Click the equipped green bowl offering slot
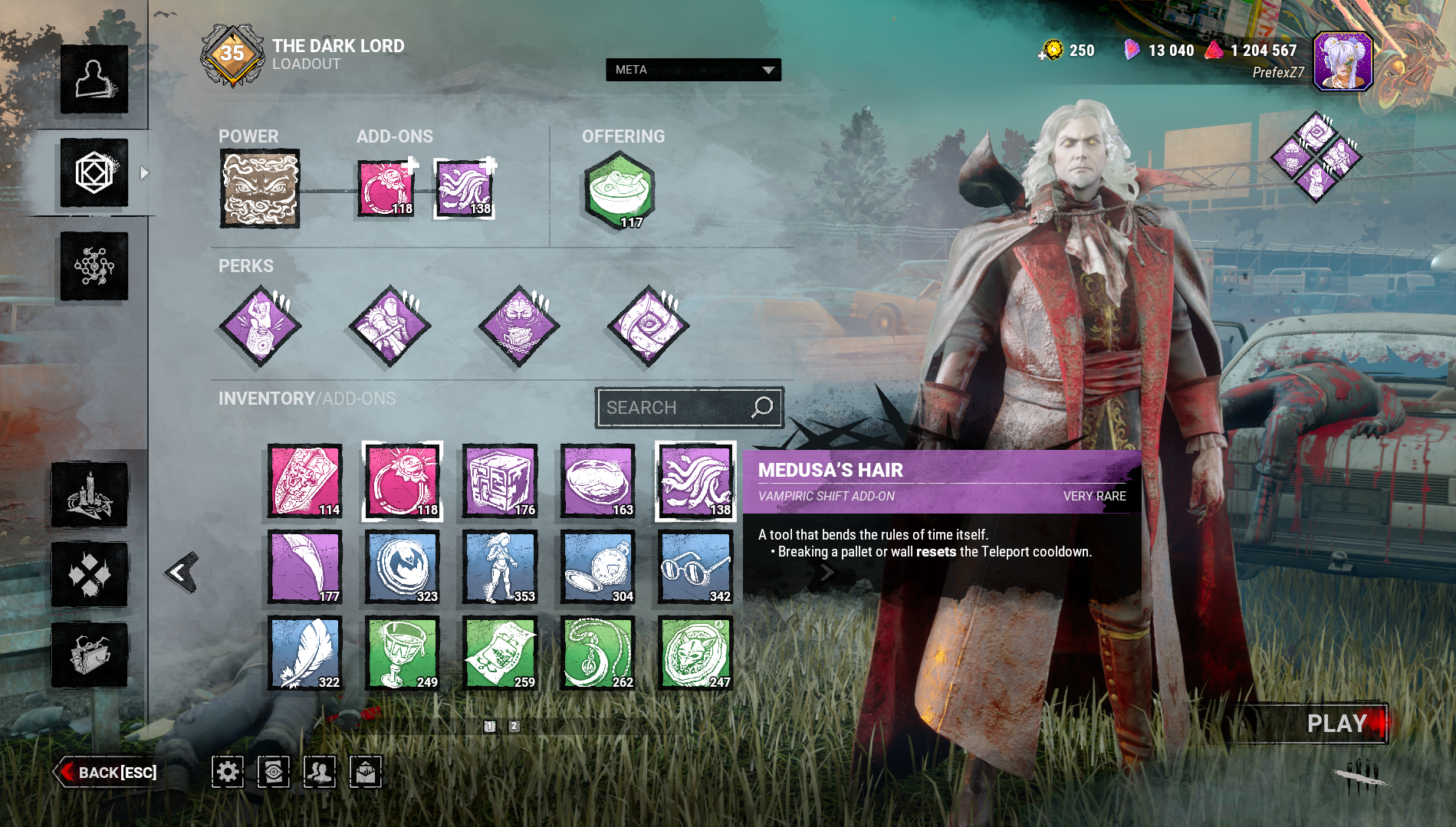This screenshot has width=1456, height=827. [x=620, y=189]
